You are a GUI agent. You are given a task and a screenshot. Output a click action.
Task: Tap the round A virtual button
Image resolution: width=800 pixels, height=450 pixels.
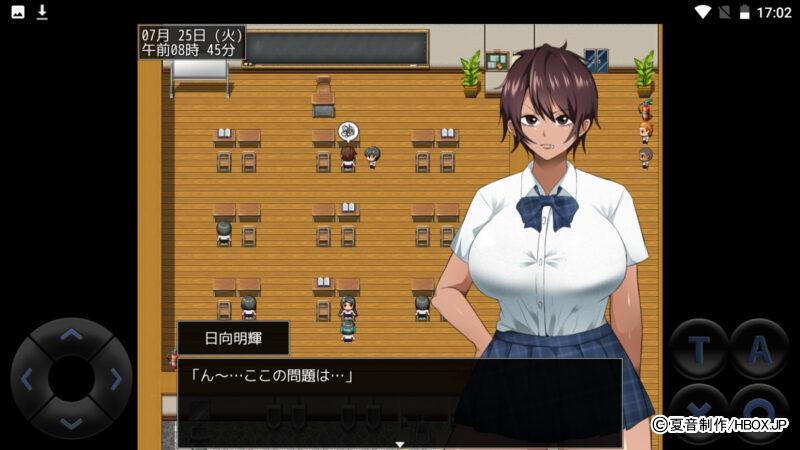[x=760, y=349]
